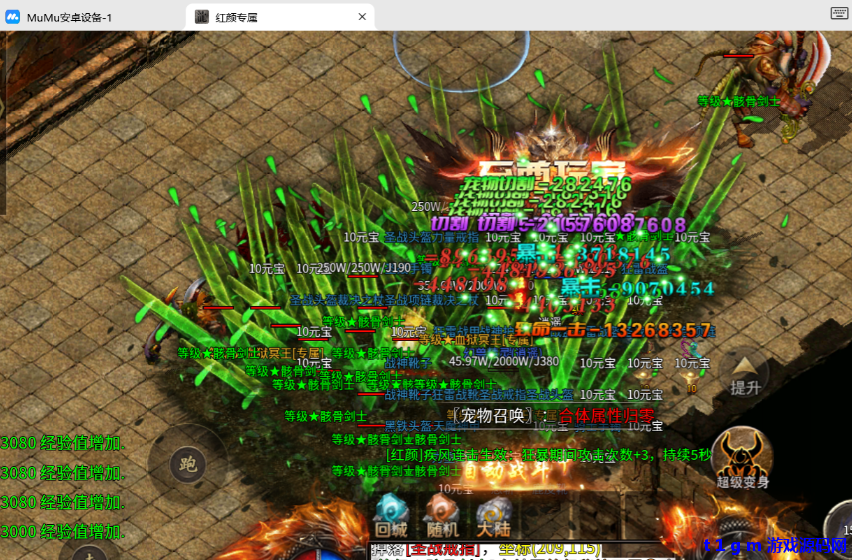Use the 回城 return-to-town scroll

coord(390,515)
